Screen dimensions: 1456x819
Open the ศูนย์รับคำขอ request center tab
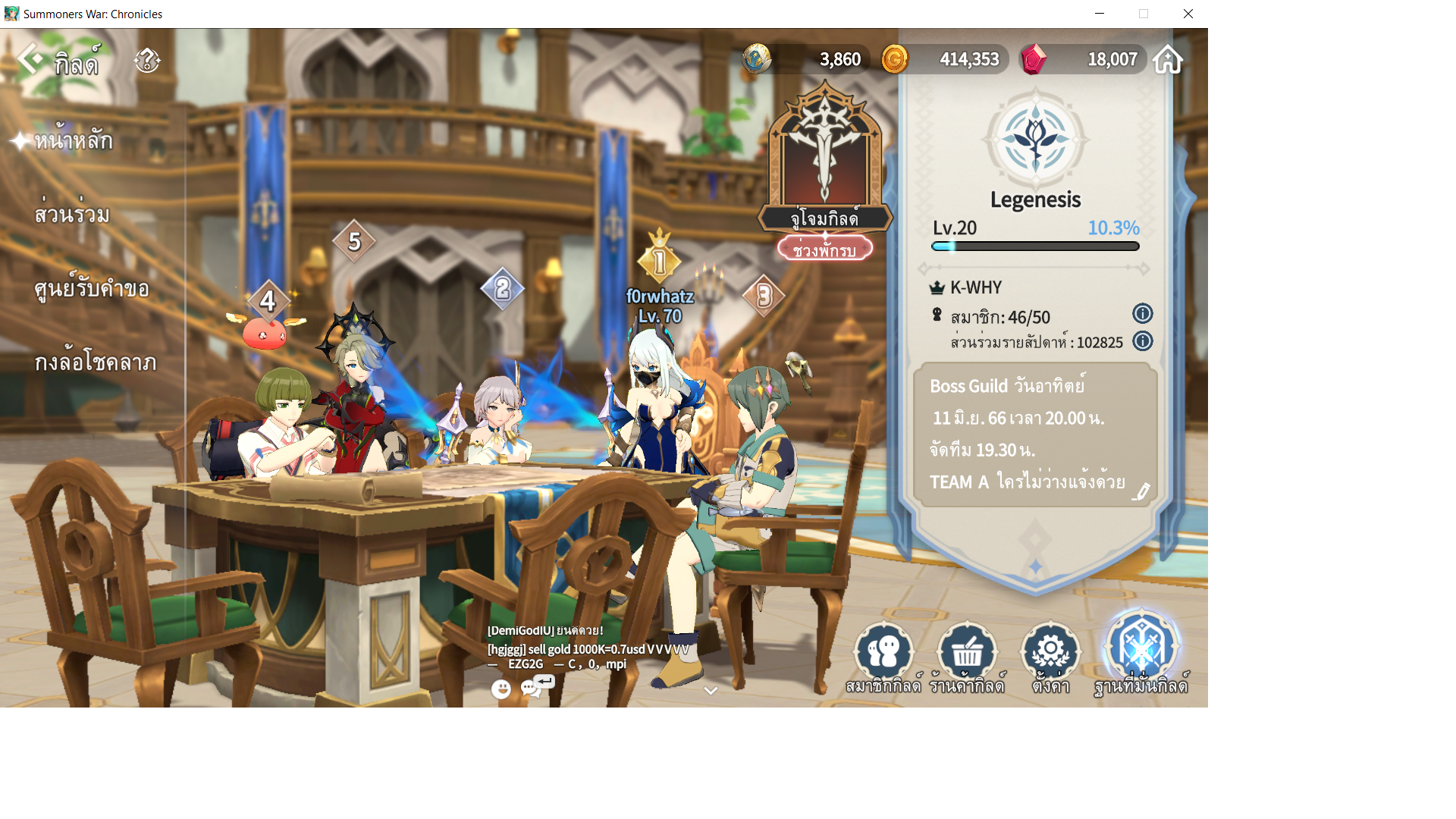coord(91,289)
